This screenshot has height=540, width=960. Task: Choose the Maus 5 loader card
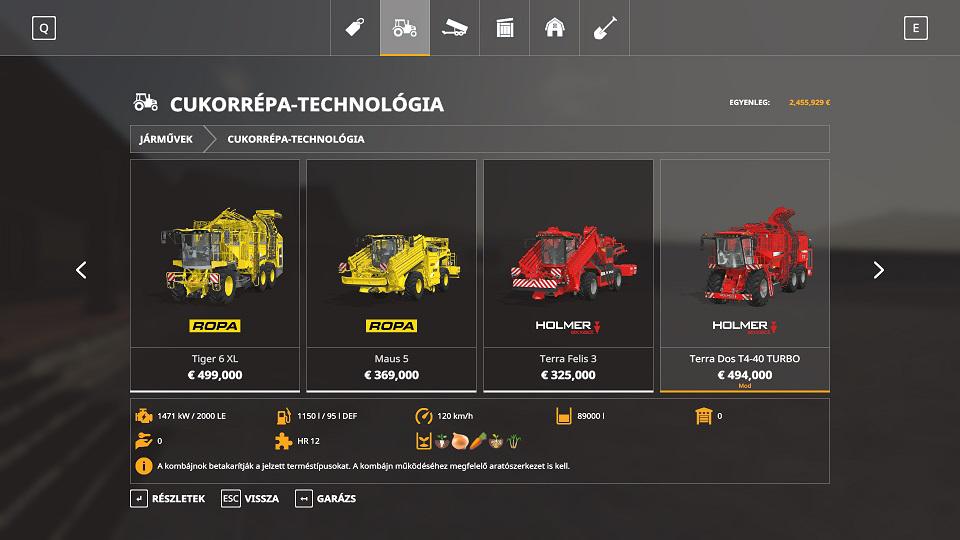tap(391, 275)
